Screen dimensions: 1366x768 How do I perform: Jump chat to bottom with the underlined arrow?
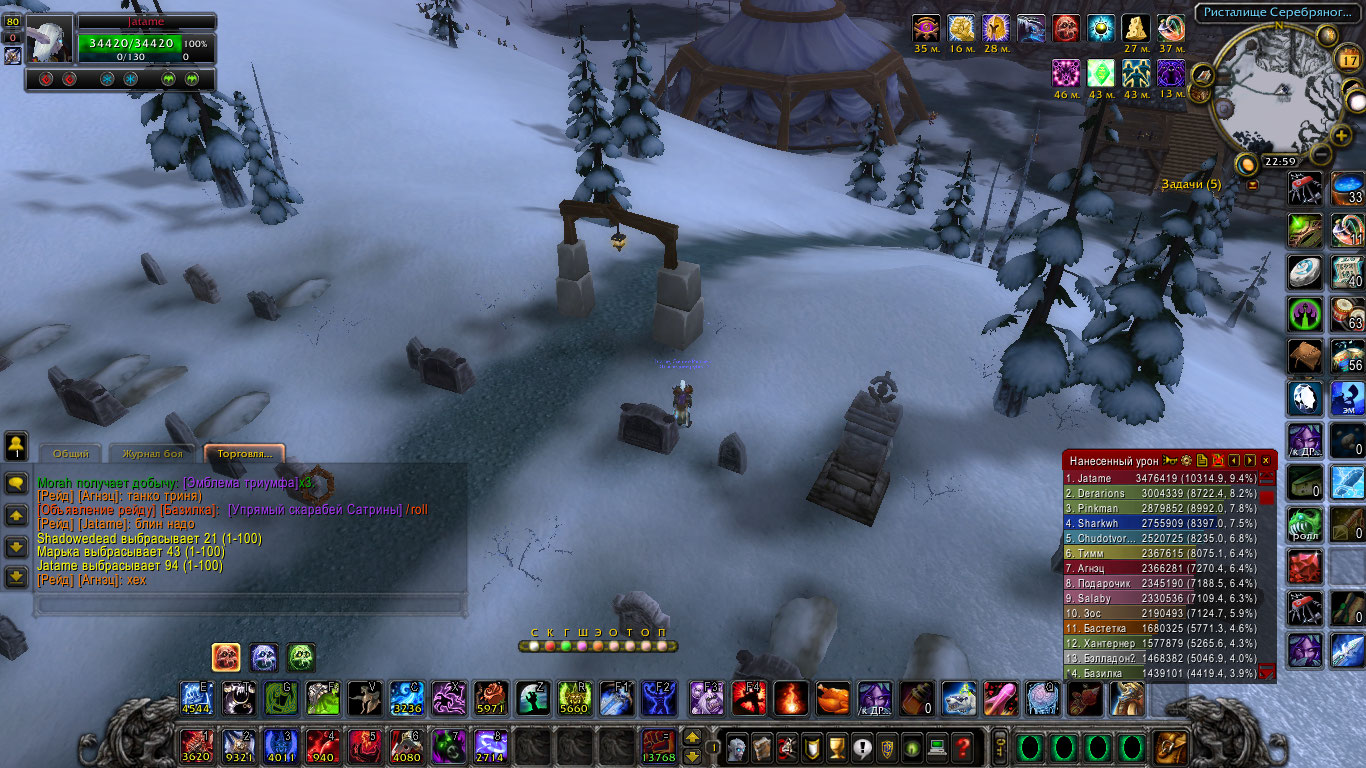pos(16,577)
